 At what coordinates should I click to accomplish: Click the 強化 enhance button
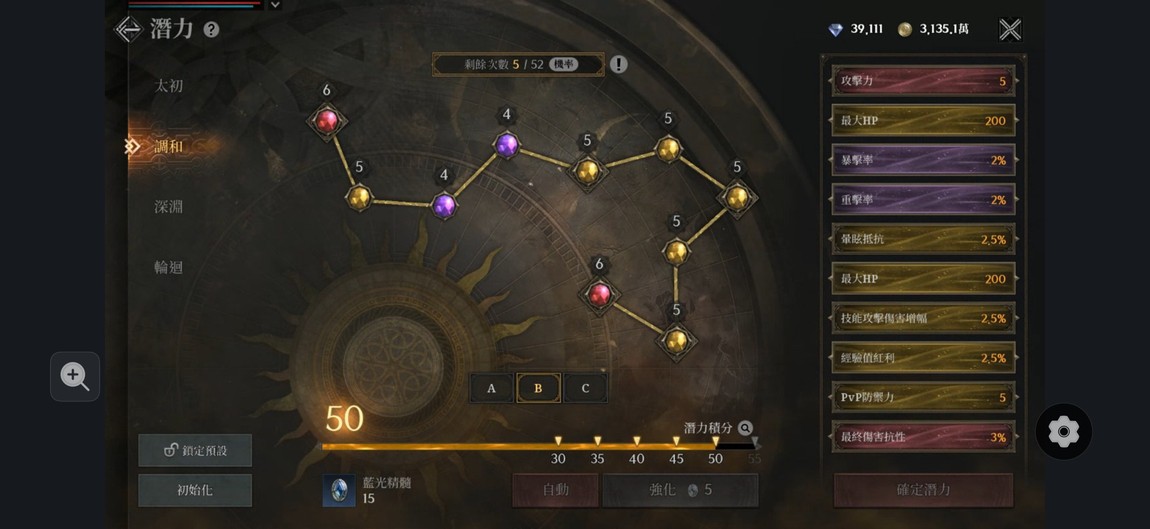[x=680, y=490]
